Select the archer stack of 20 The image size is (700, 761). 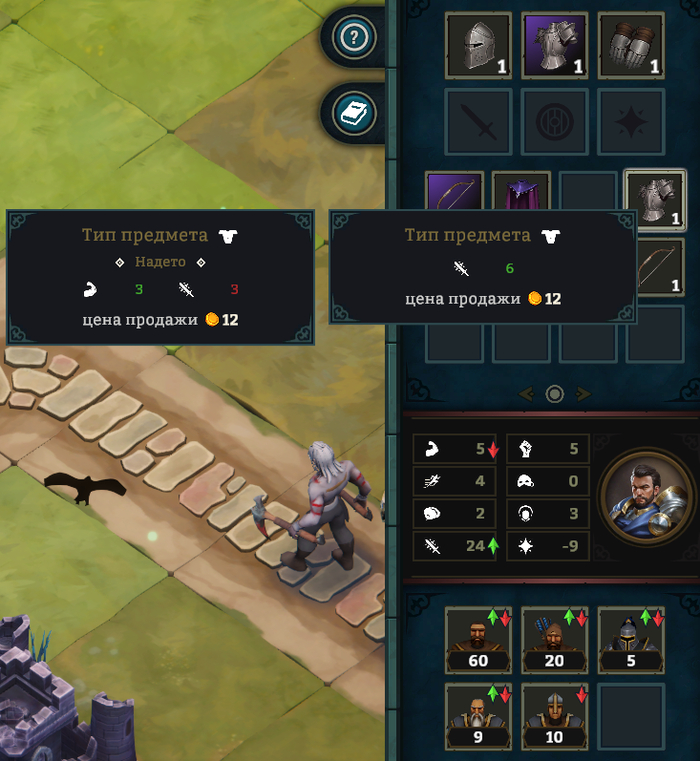[x=554, y=638]
